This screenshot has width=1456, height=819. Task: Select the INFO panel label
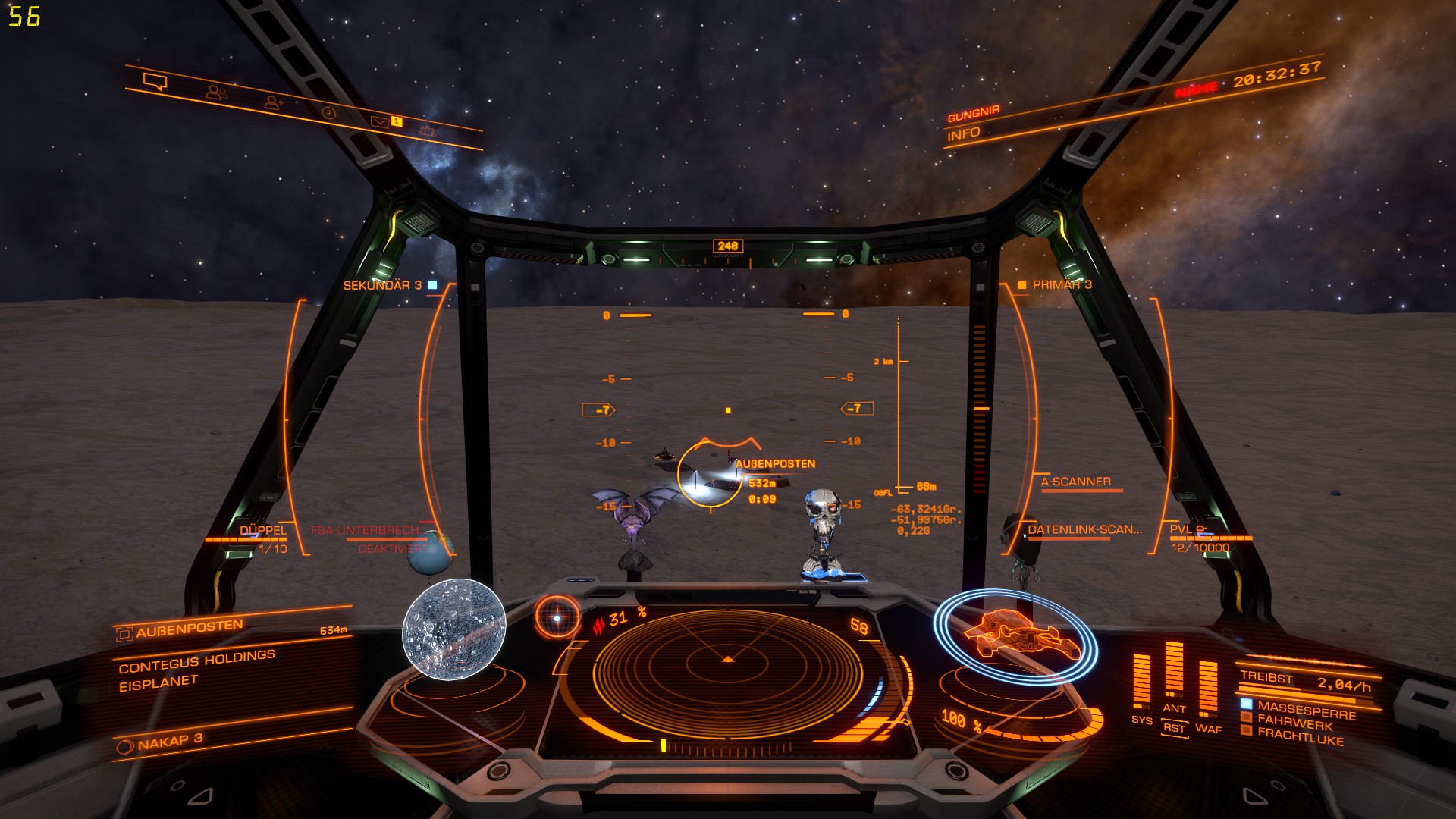[x=964, y=134]
